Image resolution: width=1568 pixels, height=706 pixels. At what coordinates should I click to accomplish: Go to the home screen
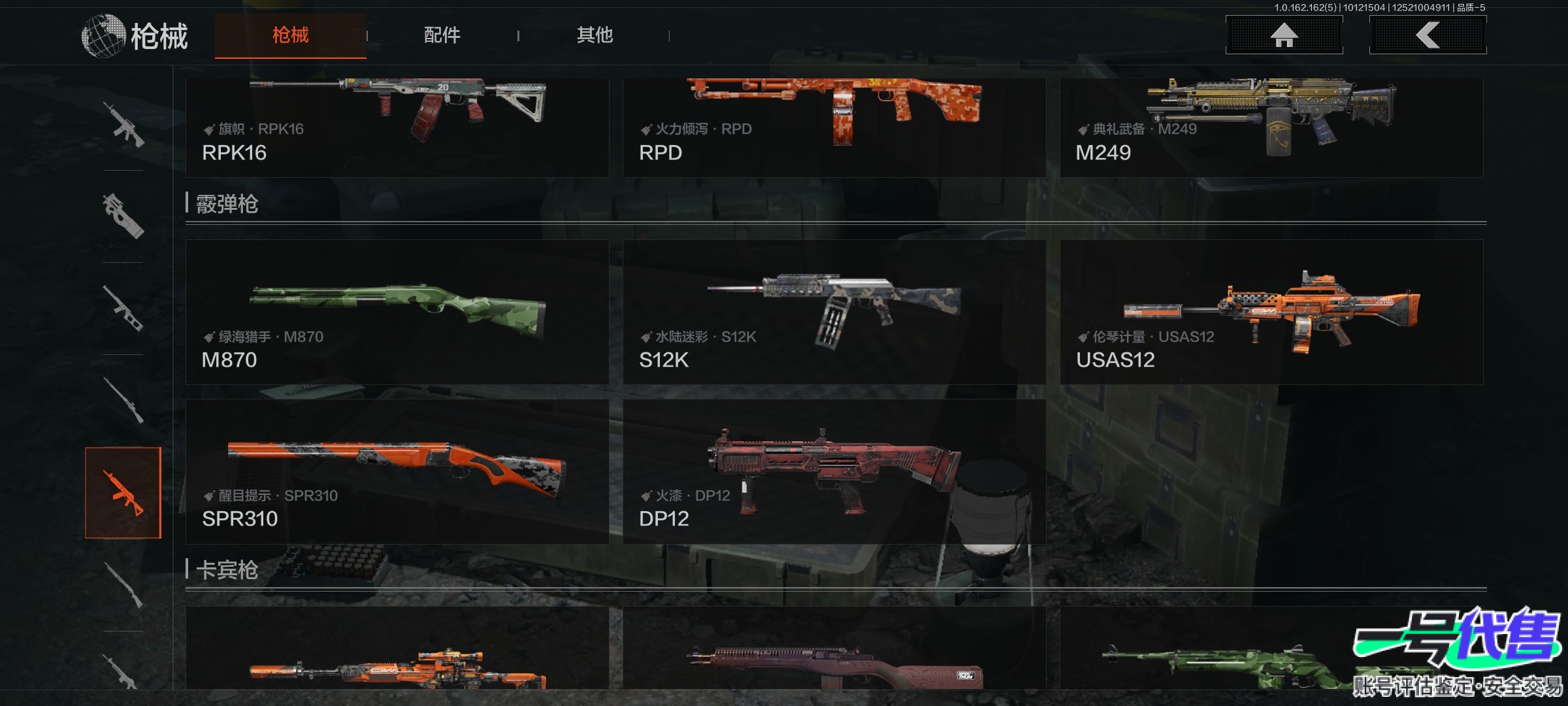click(x=1284, y=35)
